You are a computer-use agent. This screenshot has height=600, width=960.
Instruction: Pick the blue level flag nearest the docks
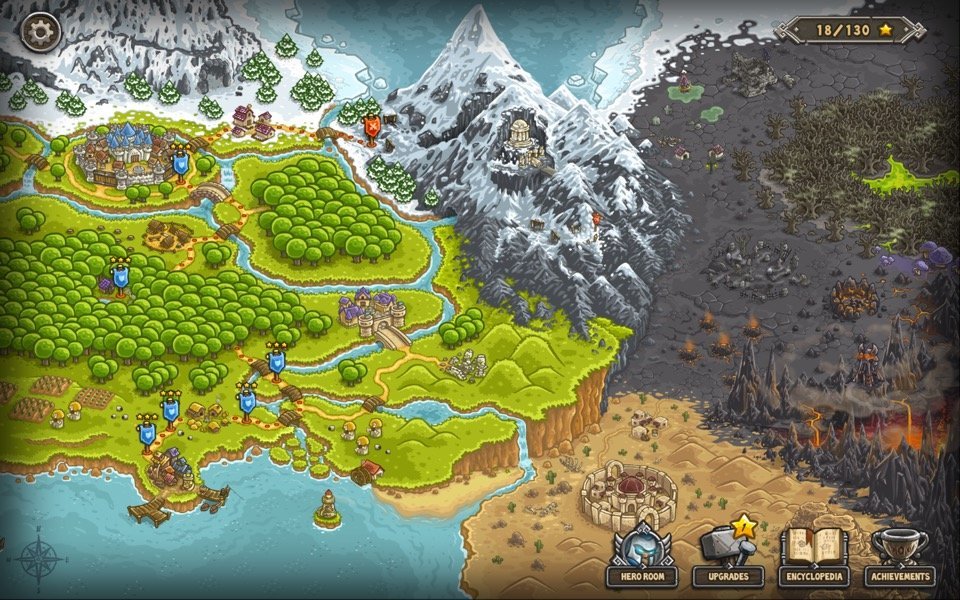[x=147, y=433]
